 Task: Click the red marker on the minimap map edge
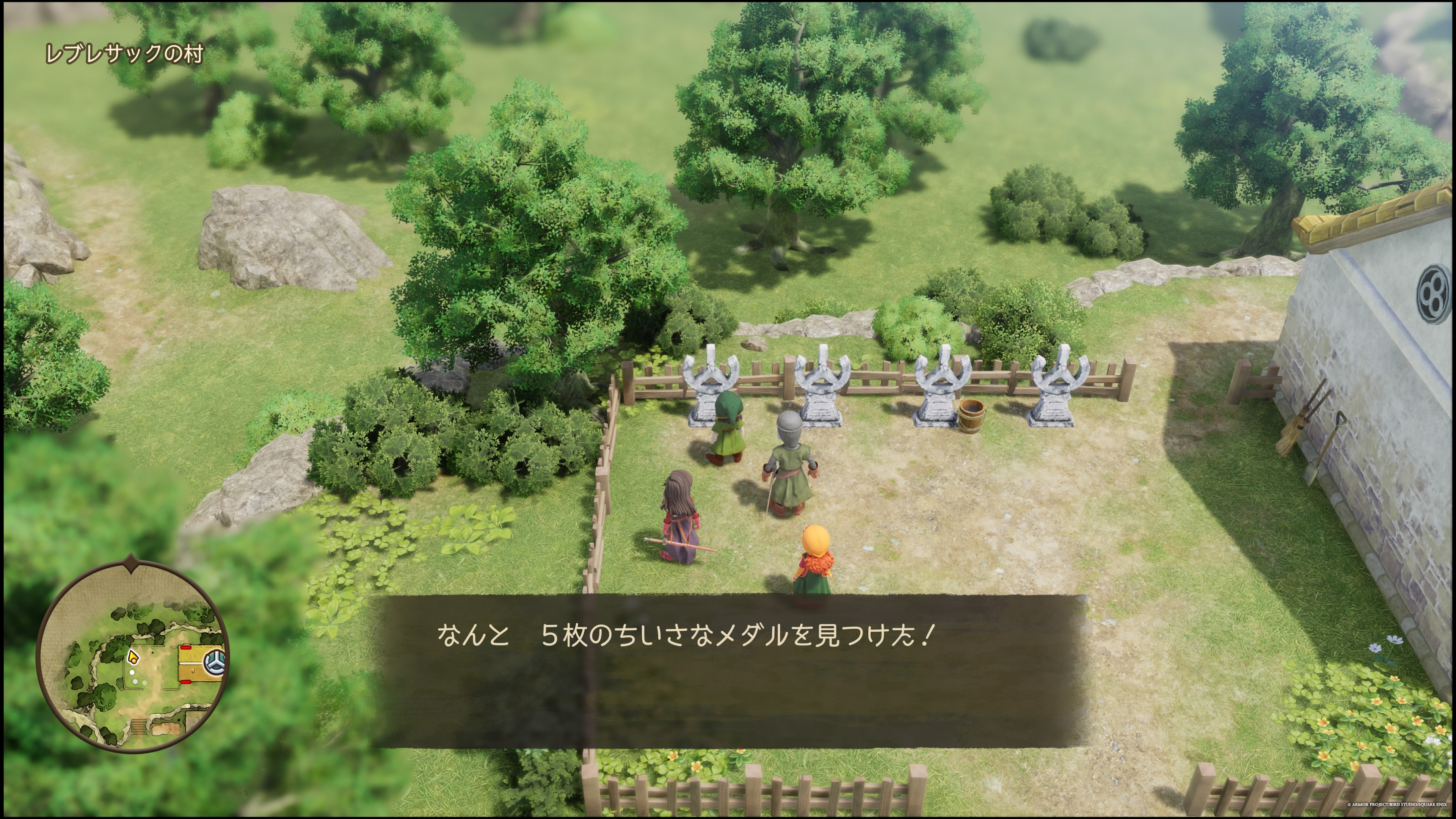186,648
